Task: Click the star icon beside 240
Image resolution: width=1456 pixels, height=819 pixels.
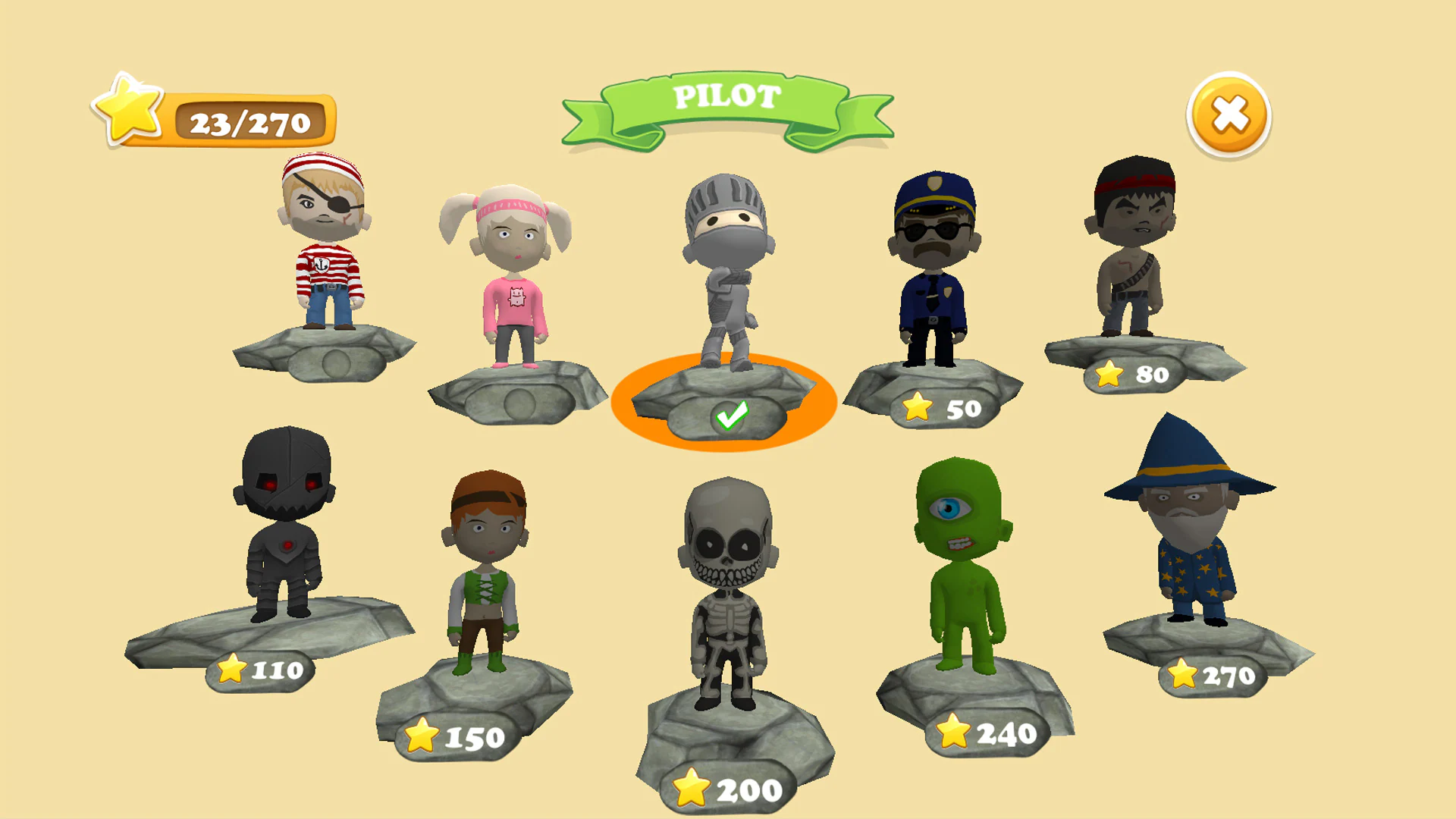Action: point(953,730)
